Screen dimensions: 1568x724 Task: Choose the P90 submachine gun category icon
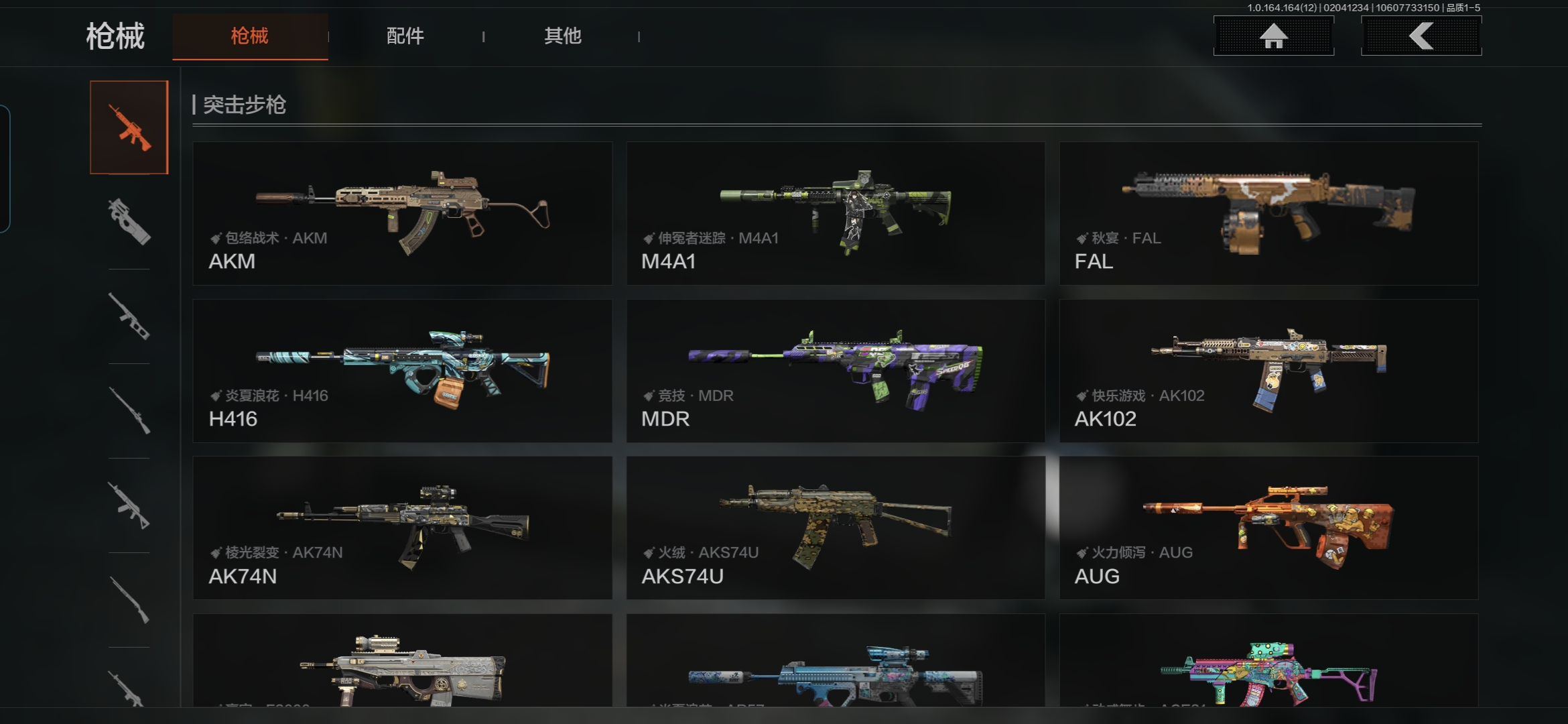[x=129, y=221]
